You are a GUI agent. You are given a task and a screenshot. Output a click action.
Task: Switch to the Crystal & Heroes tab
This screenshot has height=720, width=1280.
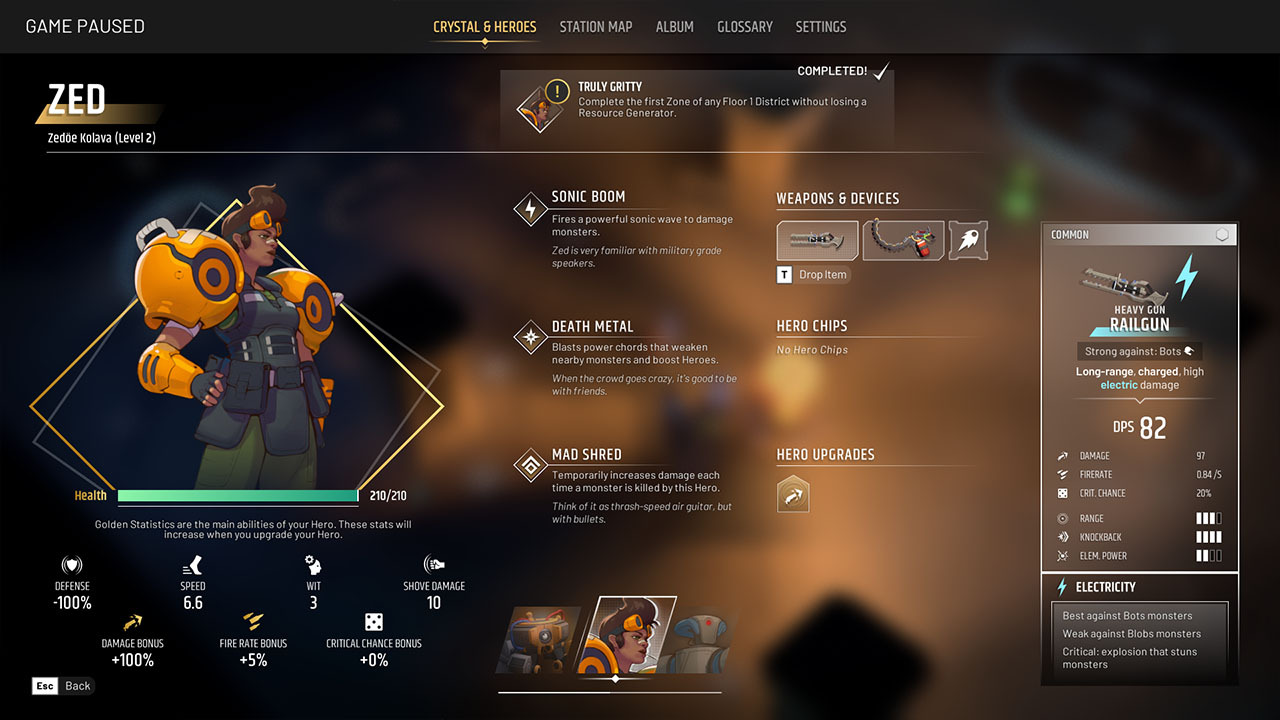[485, 27]
